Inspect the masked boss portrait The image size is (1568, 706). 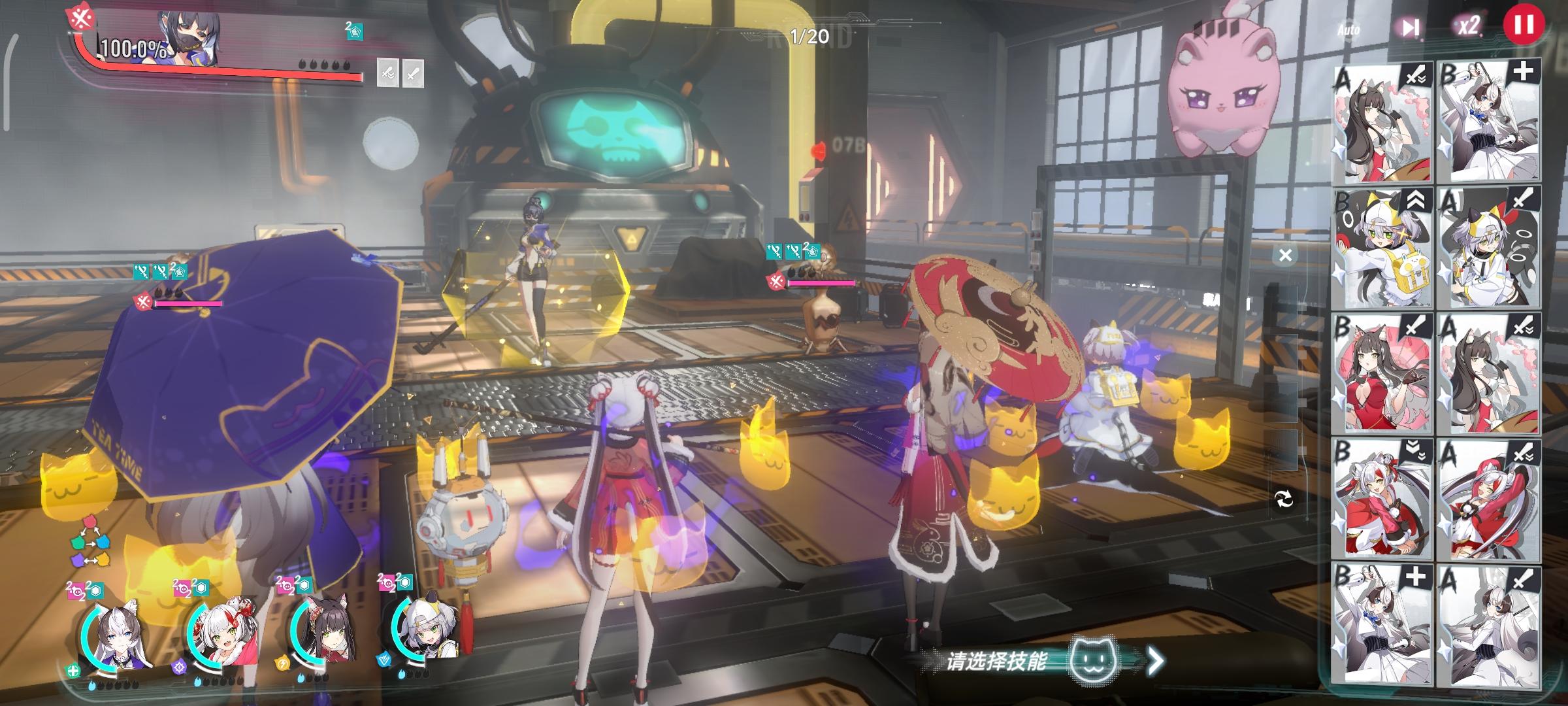pyautogui.click(x=189, y=38)
